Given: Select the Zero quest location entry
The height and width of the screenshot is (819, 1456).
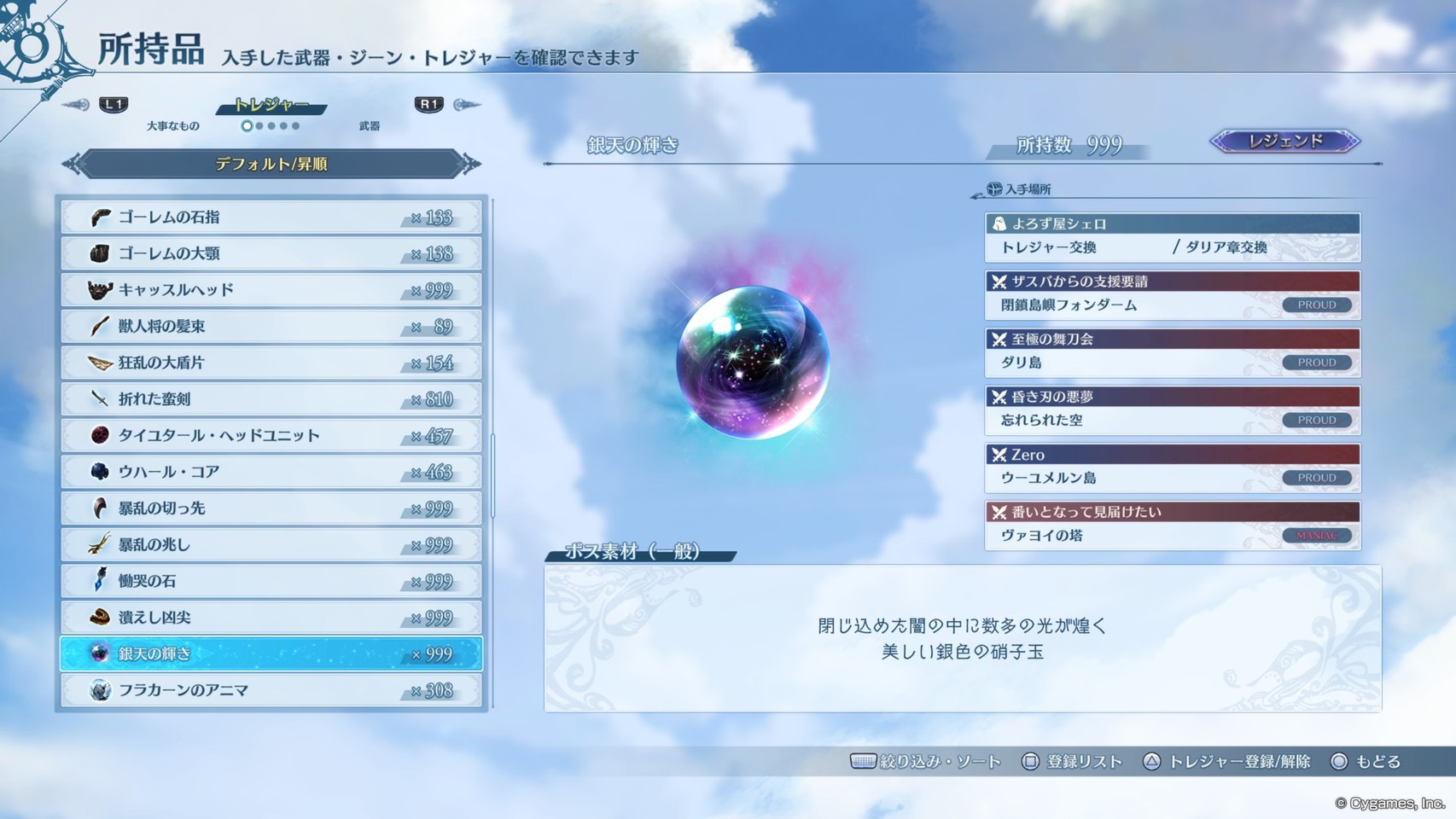Looking at the screenshot, I should point(1172,467).
